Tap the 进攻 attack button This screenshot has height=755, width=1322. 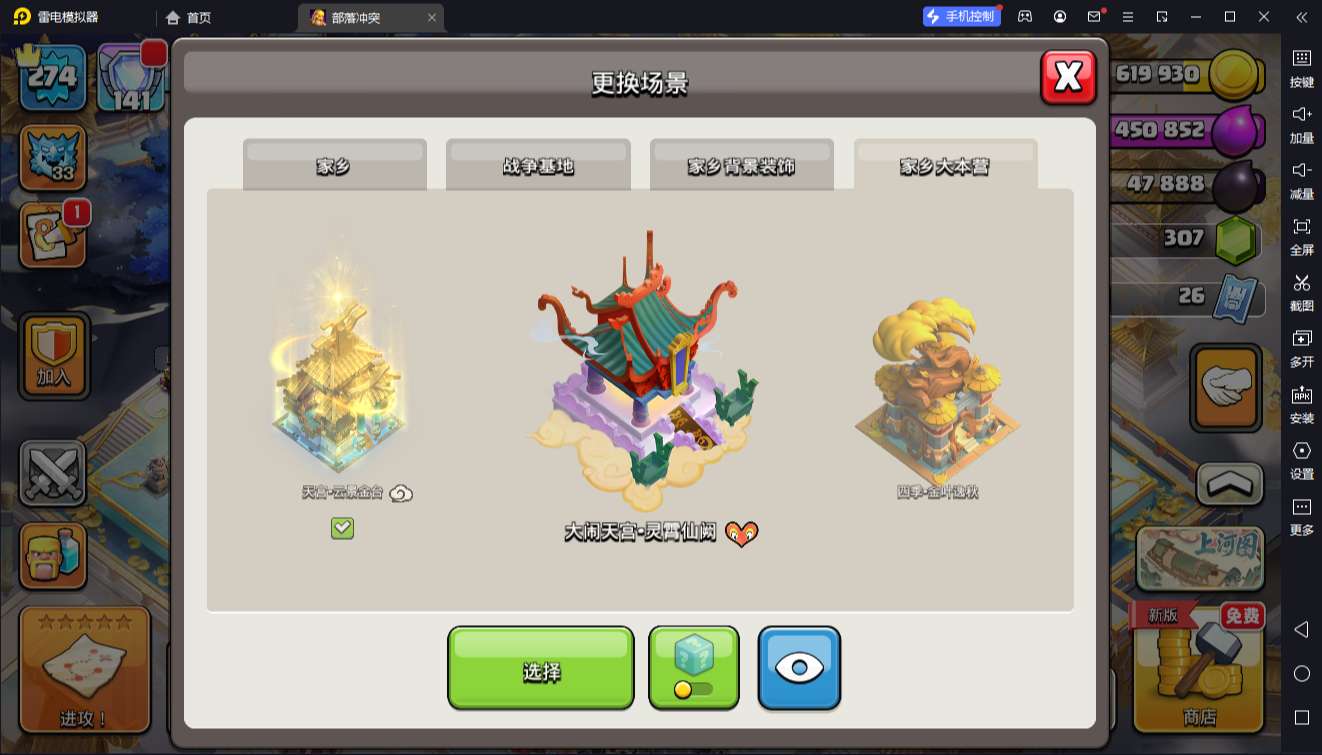[84, 670]
